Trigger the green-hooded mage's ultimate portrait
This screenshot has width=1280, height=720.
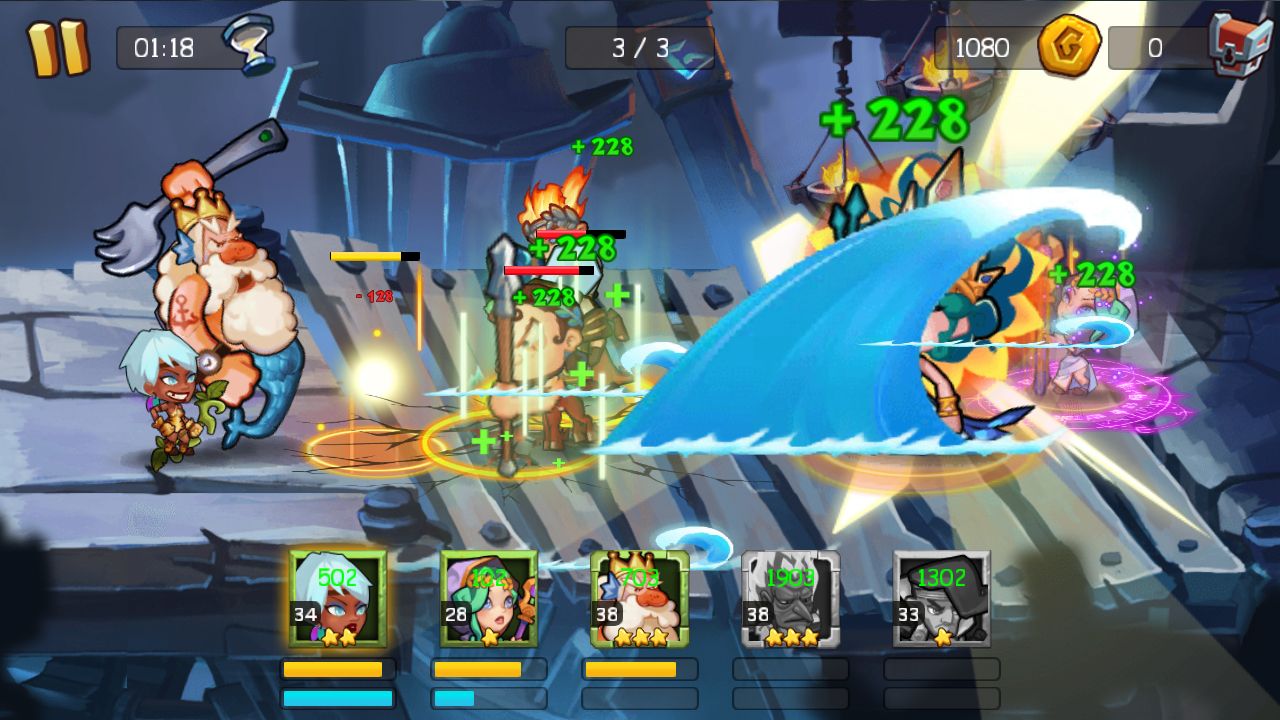490,600
